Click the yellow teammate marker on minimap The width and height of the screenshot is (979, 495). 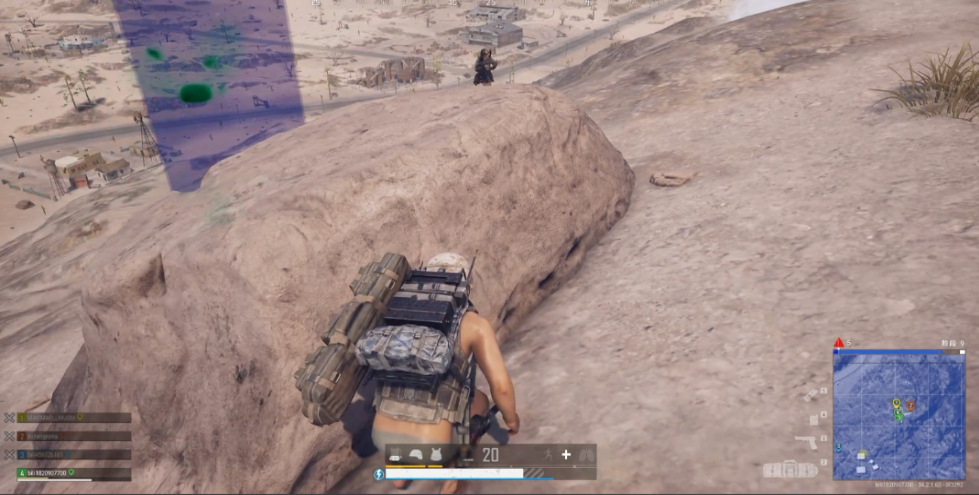point(896,403)
